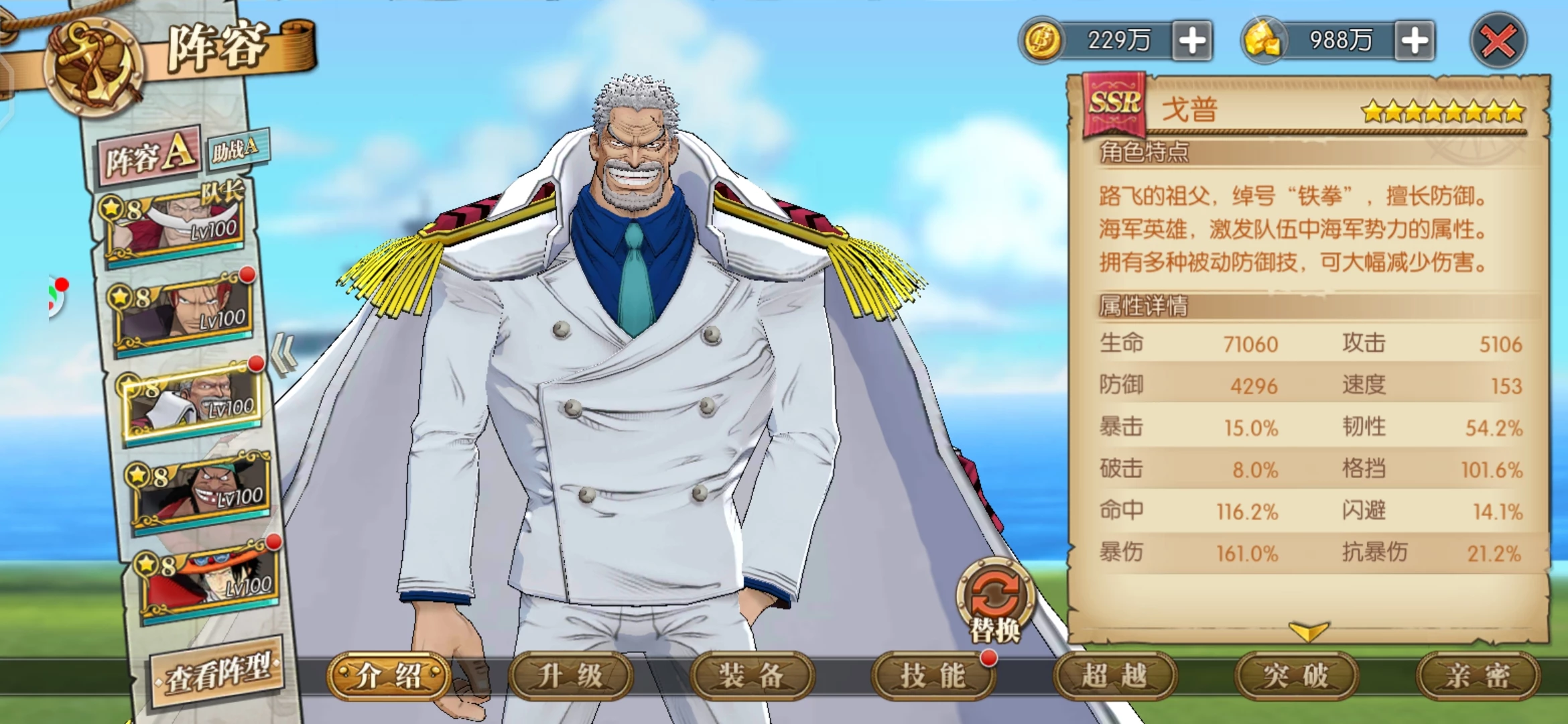Open the 亲密 intimacy tab
Image resolution: width=1568 pixels, height=724 pixels.
[1478, 676]
